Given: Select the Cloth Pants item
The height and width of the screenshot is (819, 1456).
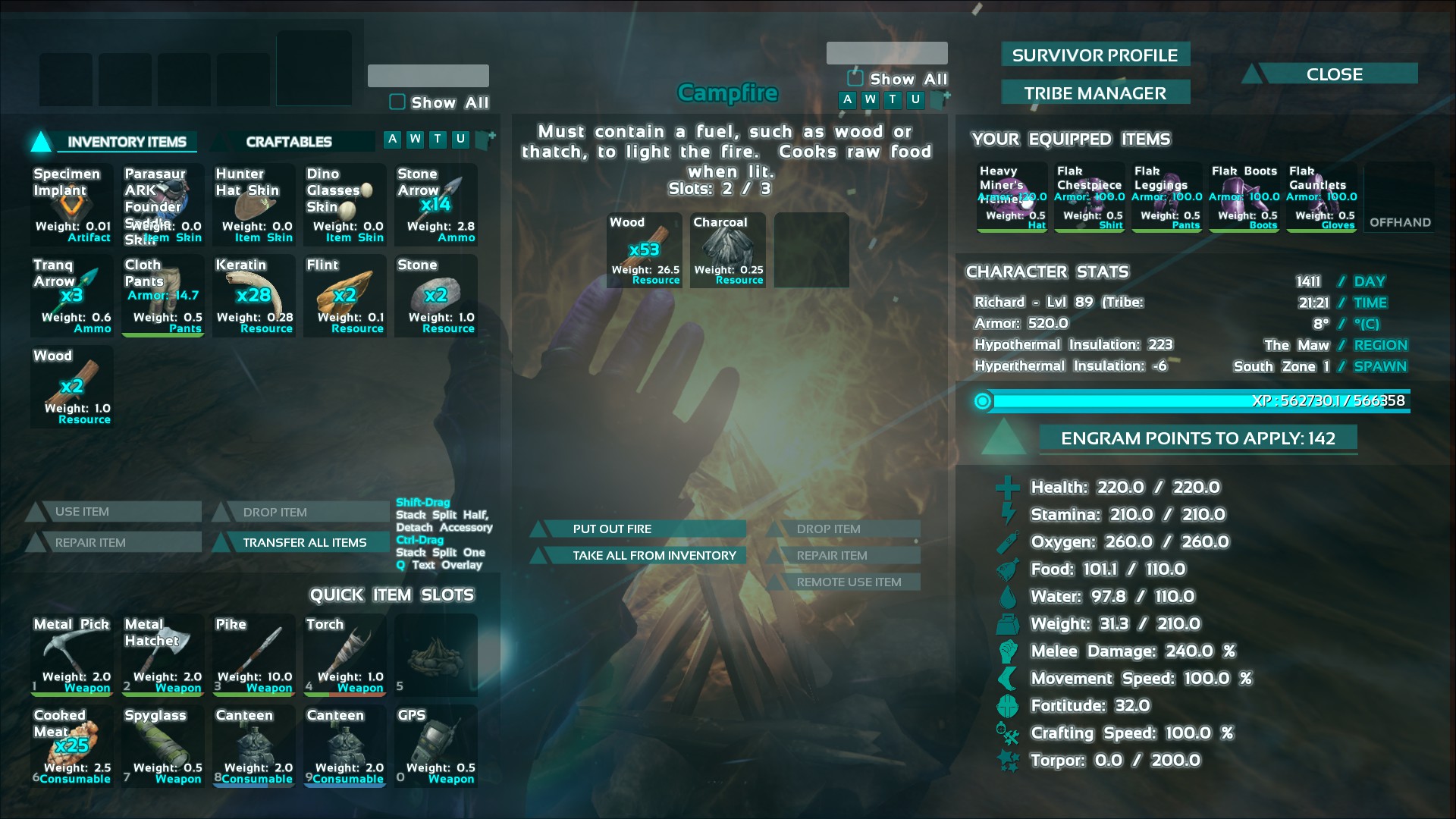Looking at the screenshot, I should coord(163,296).
